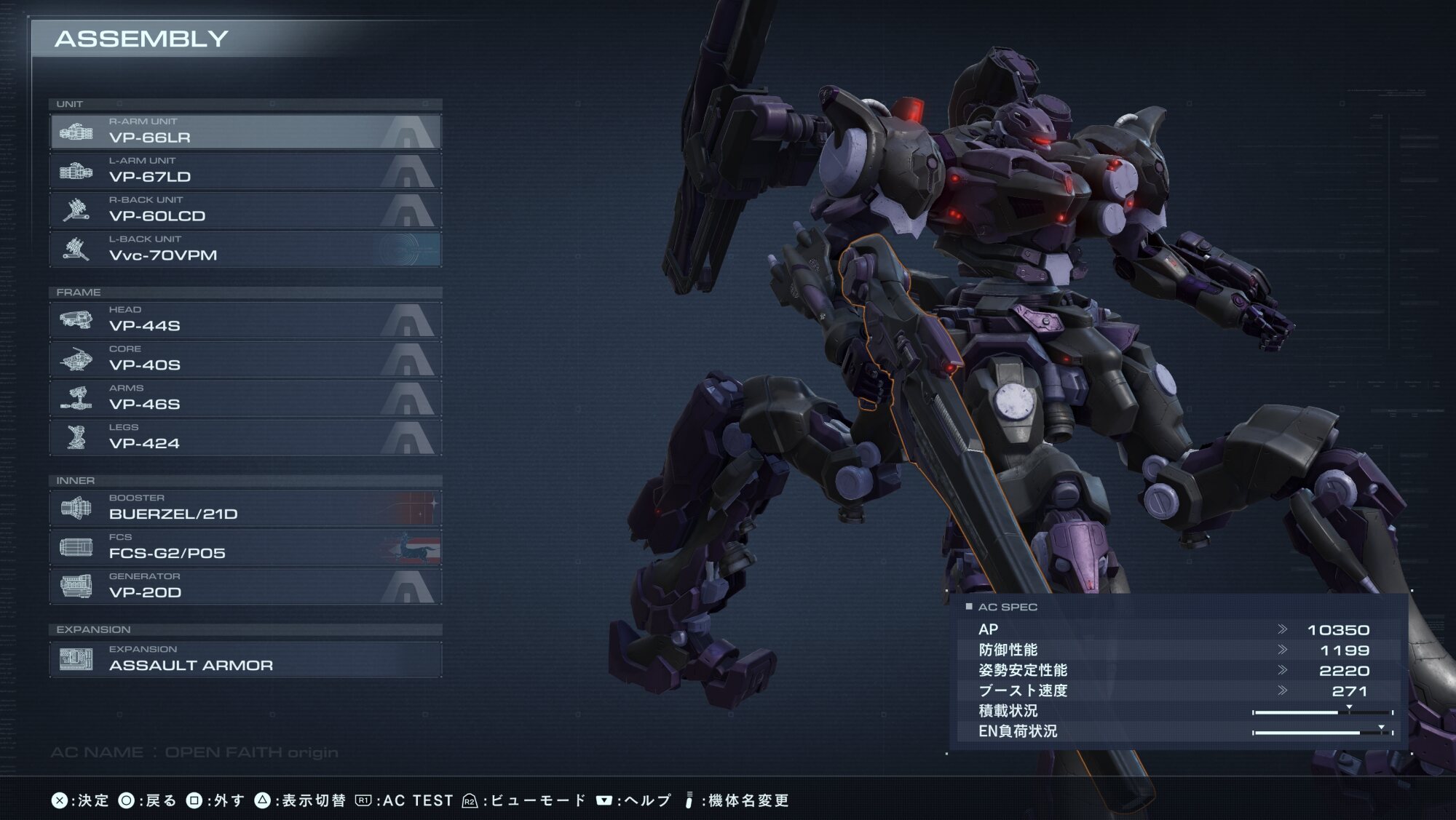Open the HEAD part VP-44S
Viewport: 1456px width, 820px height.
click(245, 320)
